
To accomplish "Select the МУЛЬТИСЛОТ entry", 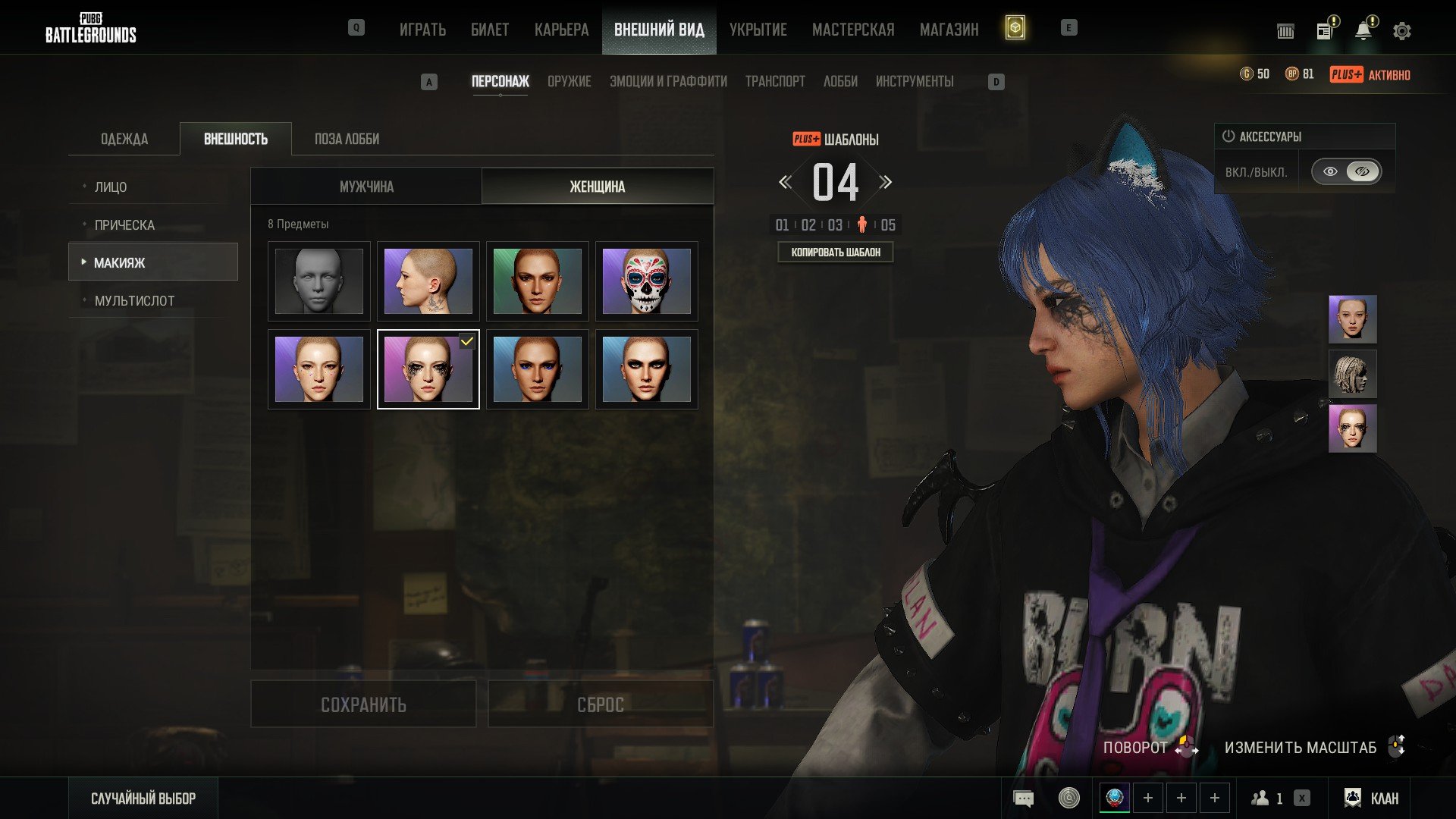I will [x=134, y=300].
